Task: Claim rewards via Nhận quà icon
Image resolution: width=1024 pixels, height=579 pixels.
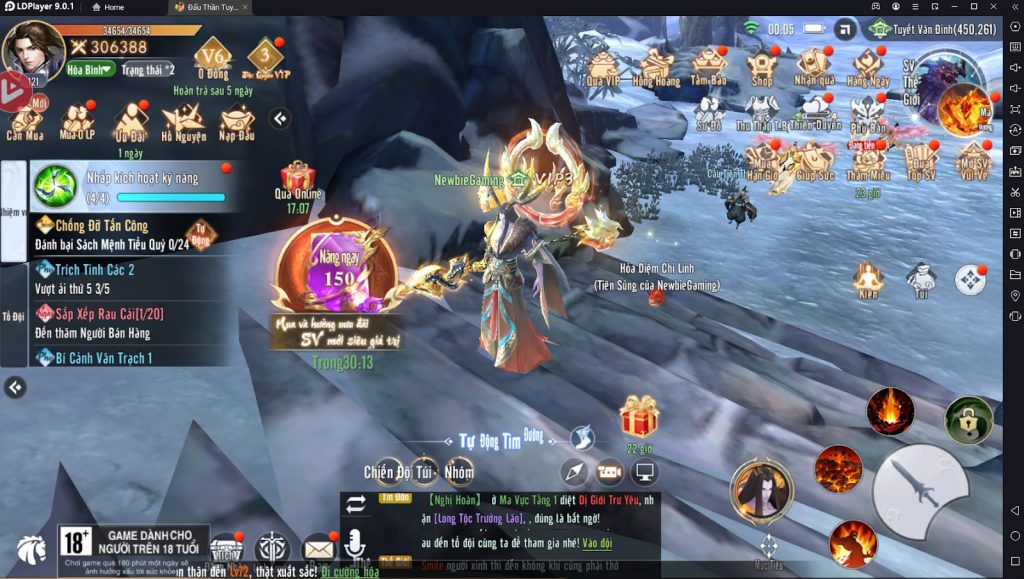Action: click(814, 66)
